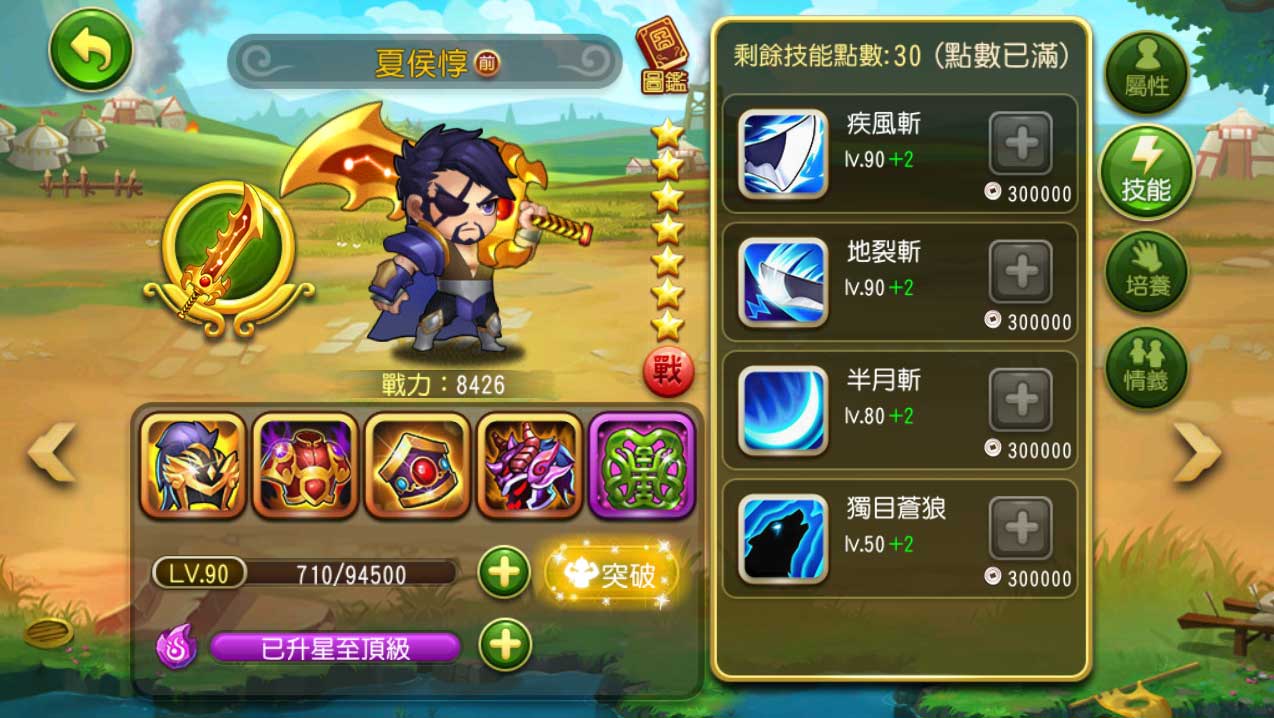Add experience with the green plus beside LV.90
The height and width of the screenshot is (718, 1274).
504,573
